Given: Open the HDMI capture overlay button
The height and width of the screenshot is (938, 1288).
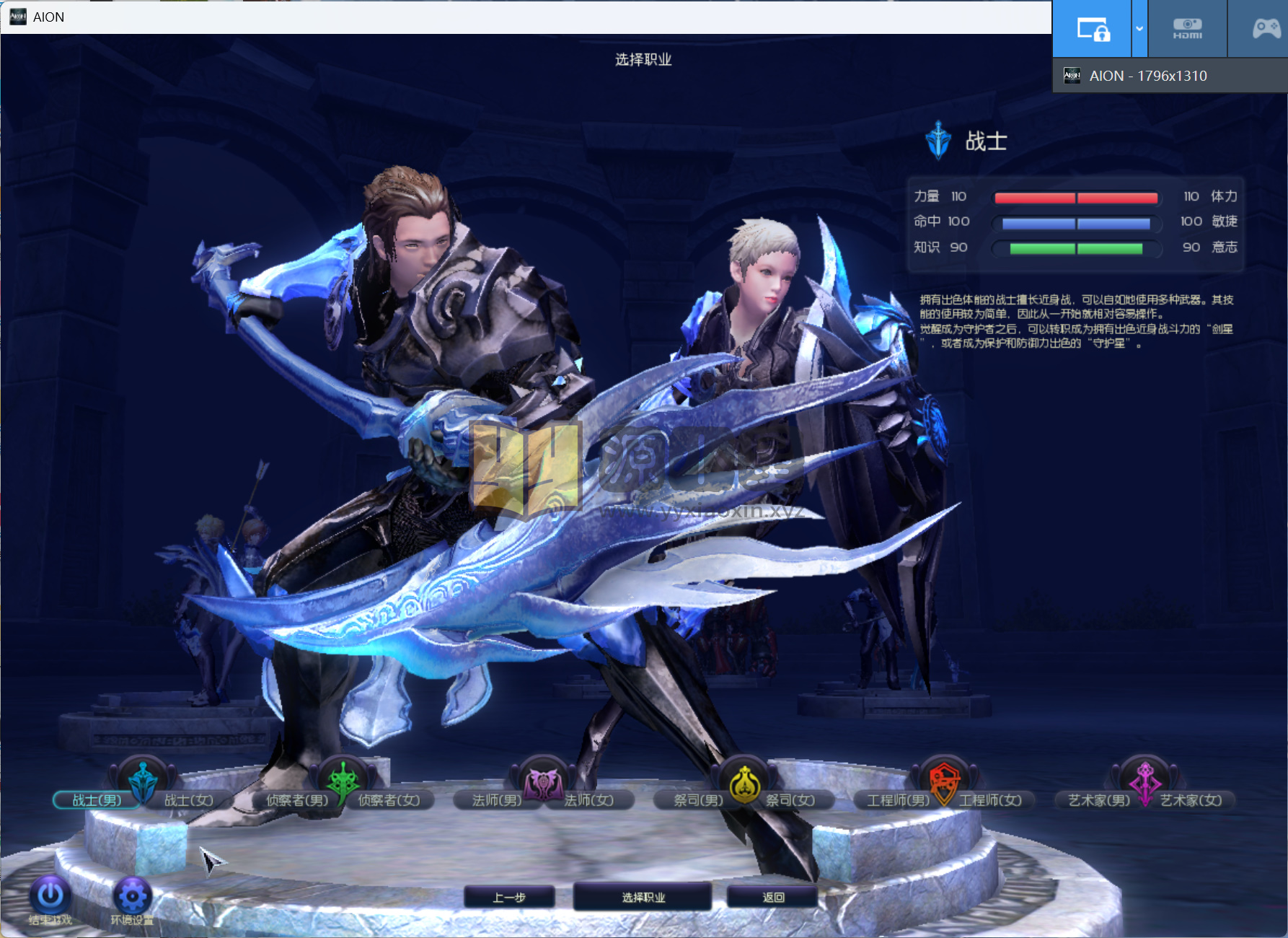Looking at the screenshot, I should click(x=1187, y=29).
